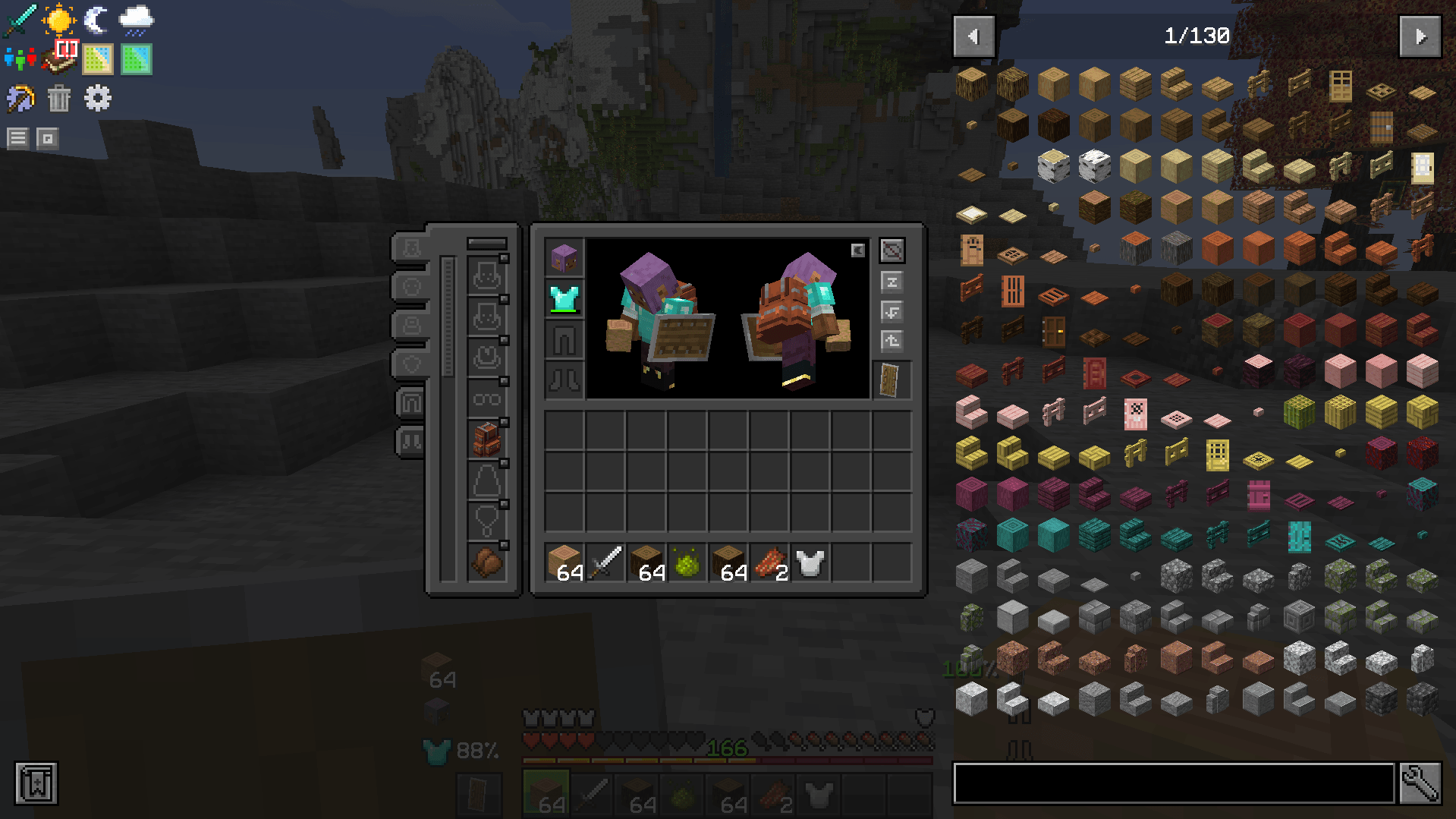1456x819 pixels.
Task: Open settings with the gear icon
Action: coord(96,98)
